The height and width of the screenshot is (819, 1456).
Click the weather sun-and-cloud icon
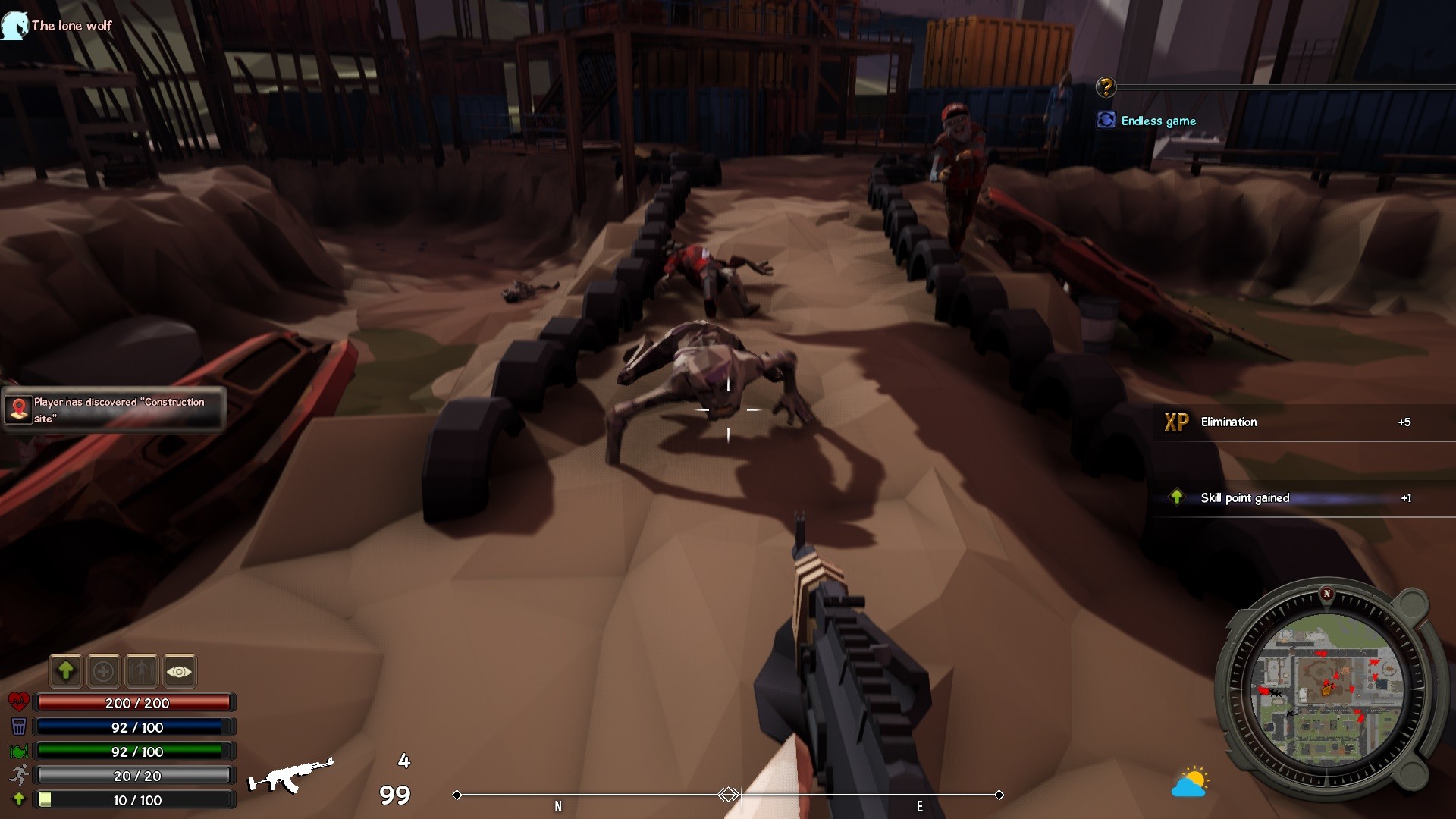[x=1191, y=782]
